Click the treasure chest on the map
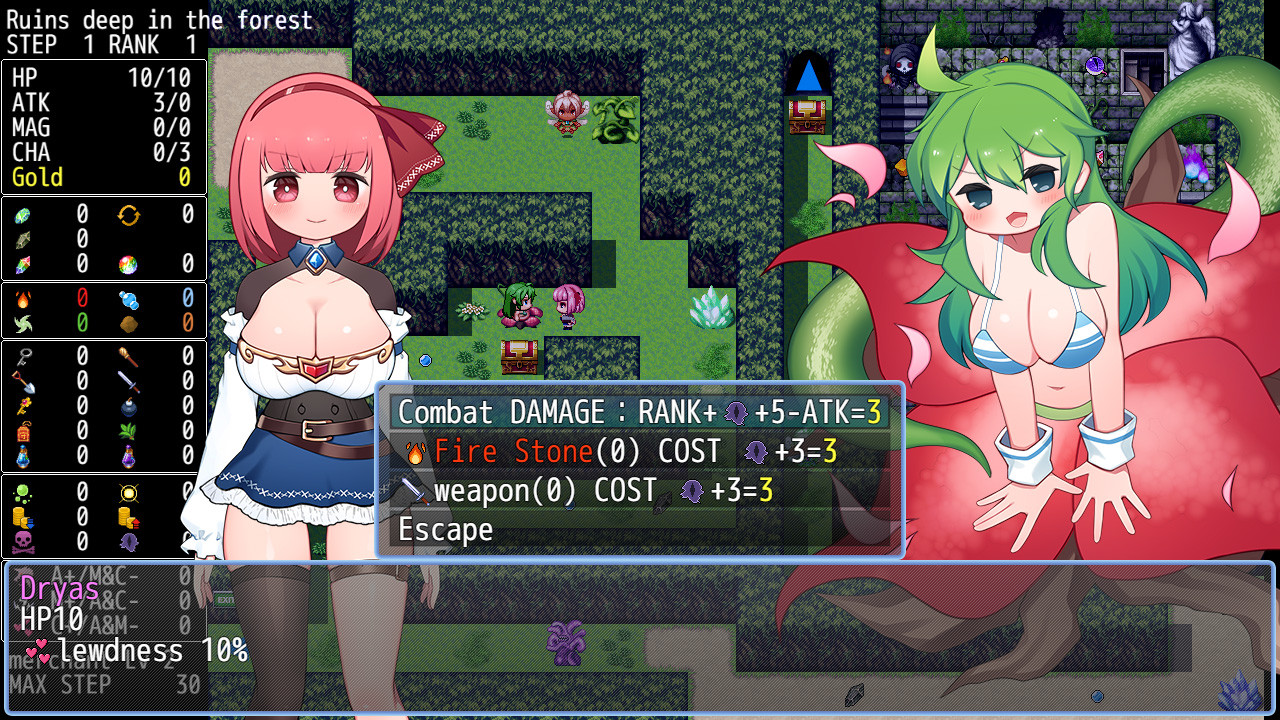 click(519, 355)
